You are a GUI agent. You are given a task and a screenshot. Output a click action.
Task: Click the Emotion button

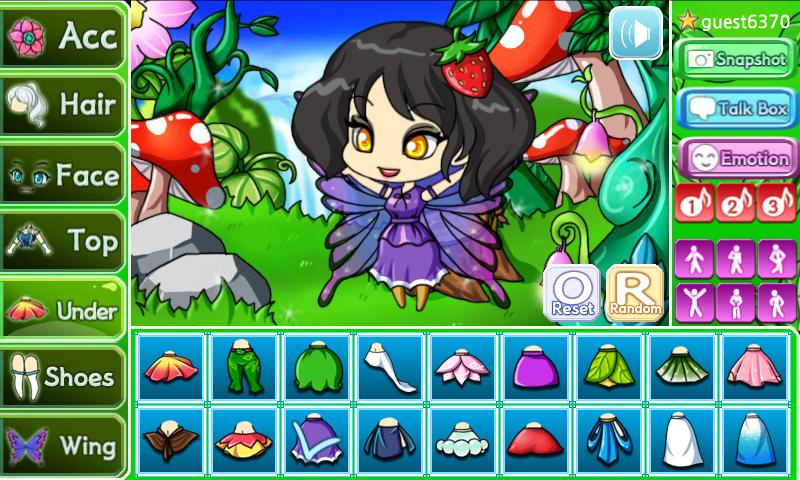[x=736, y=158]
